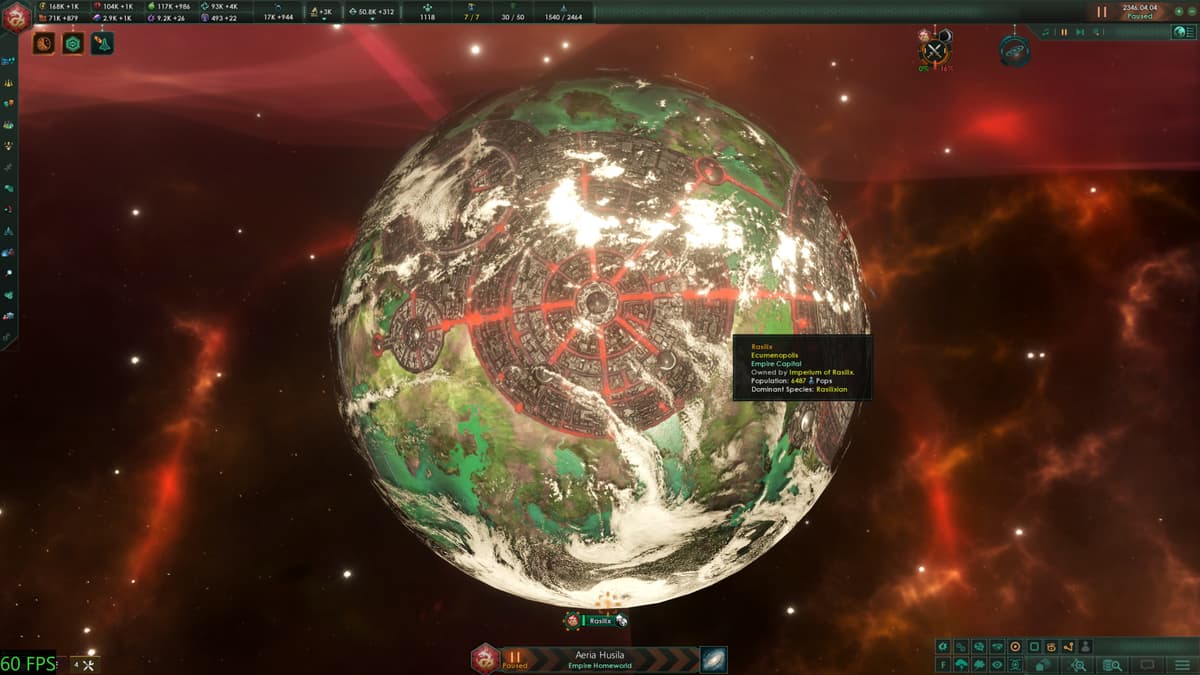1200x675 pixels.
Task: Open the Aeria Husila system banner
Action: (x=598, y=659)
